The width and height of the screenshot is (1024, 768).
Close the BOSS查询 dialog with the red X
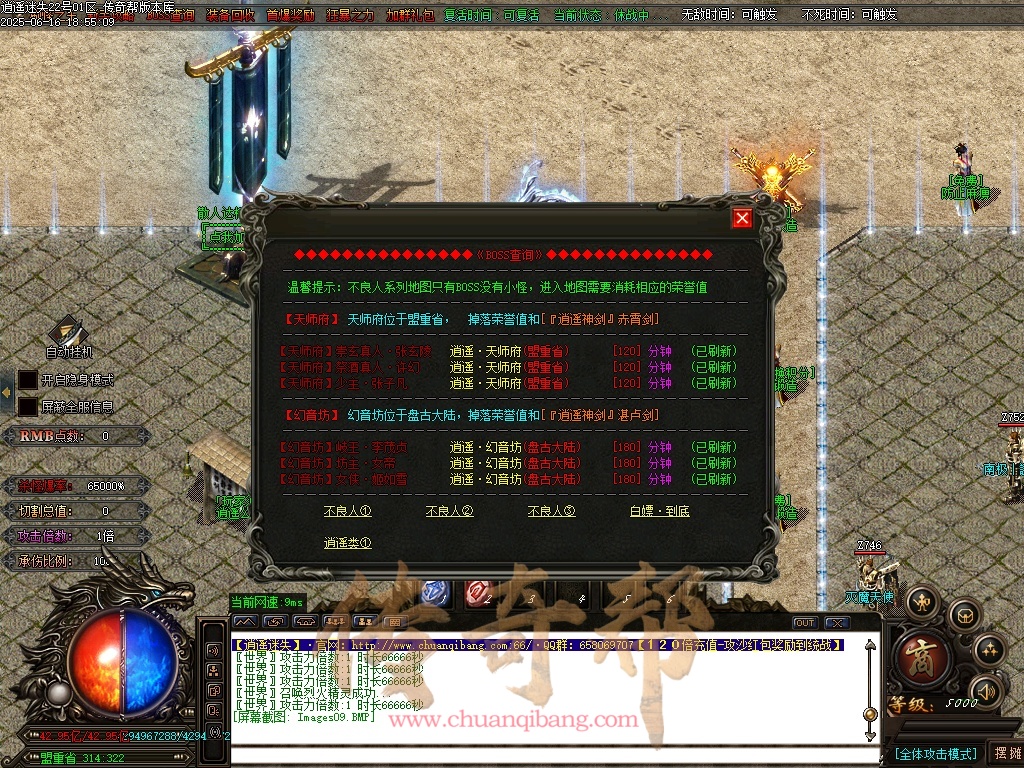[741, 218]
